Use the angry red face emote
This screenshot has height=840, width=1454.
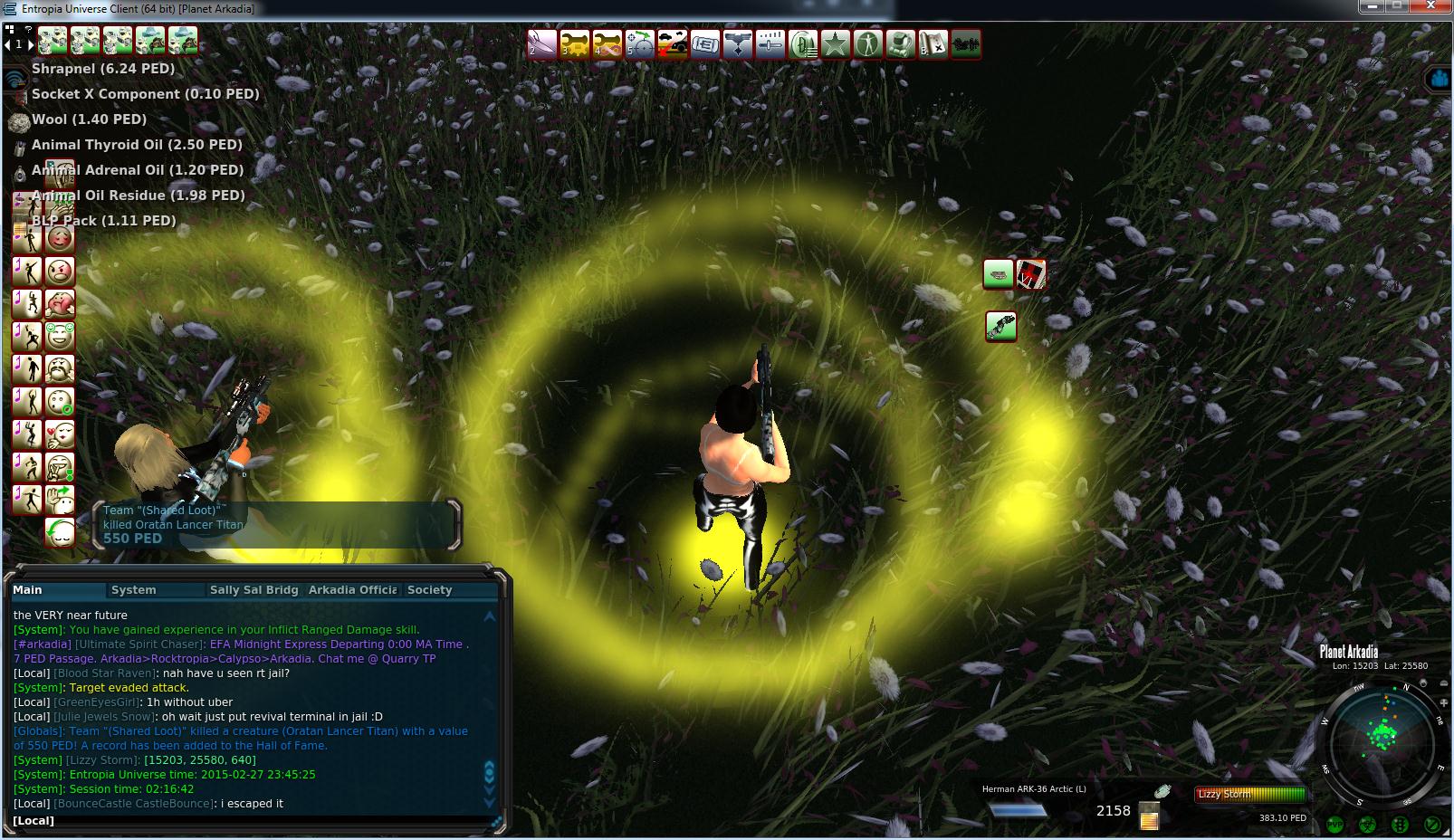click(60, 272)
